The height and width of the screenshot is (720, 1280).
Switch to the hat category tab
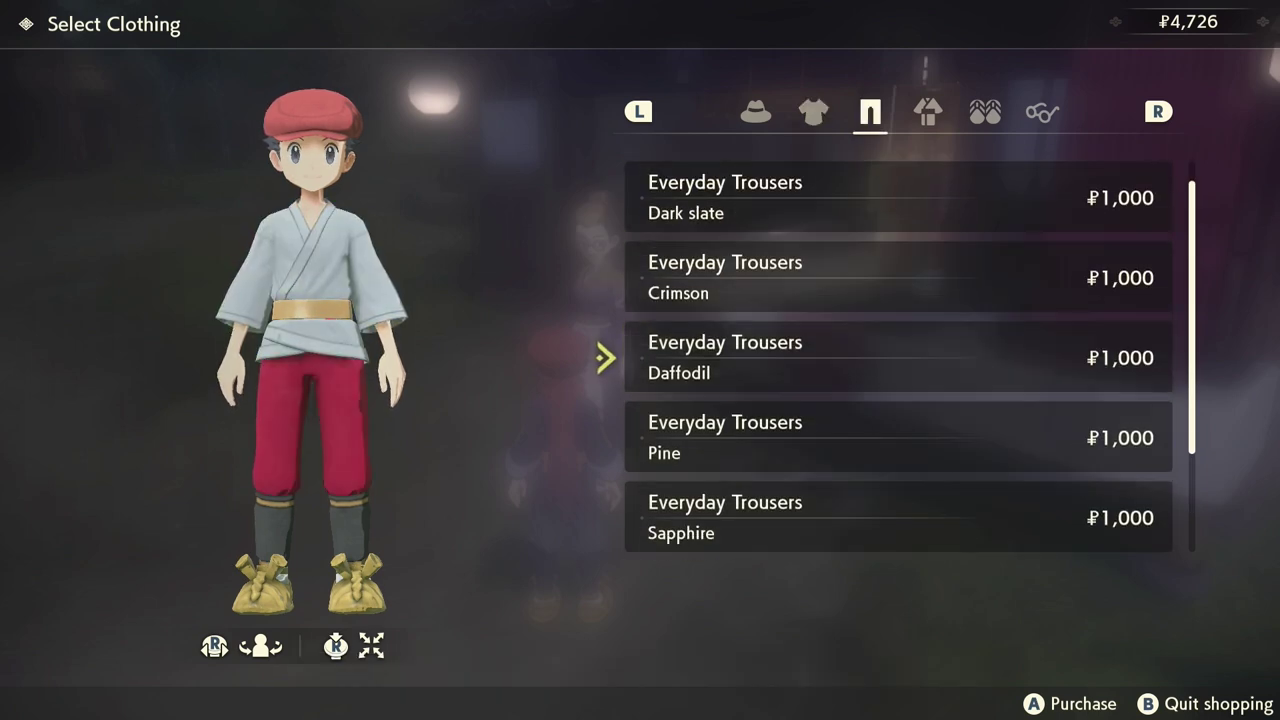point(755,112)
